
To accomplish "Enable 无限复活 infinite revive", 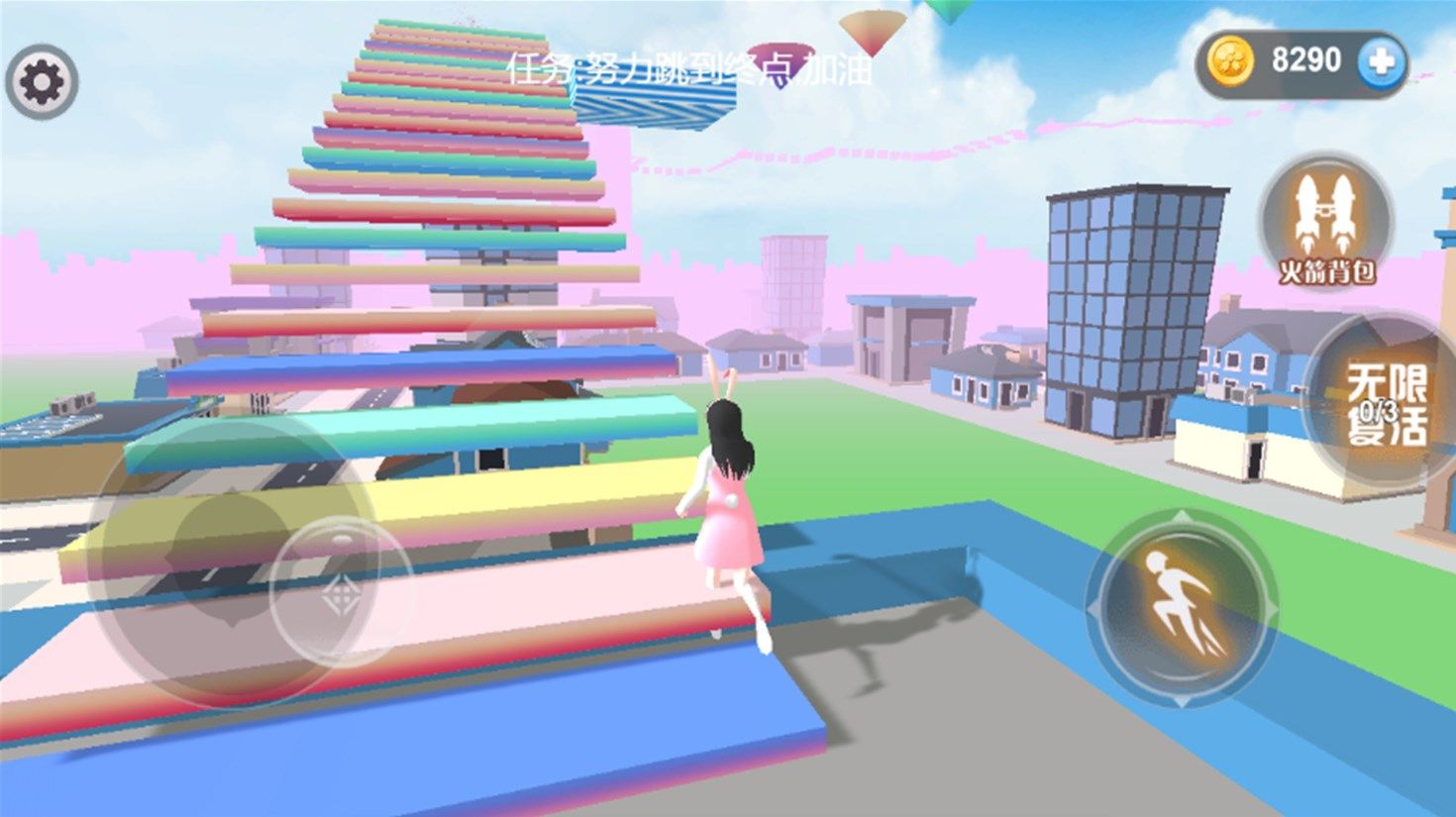I will tap(1381, 404).
